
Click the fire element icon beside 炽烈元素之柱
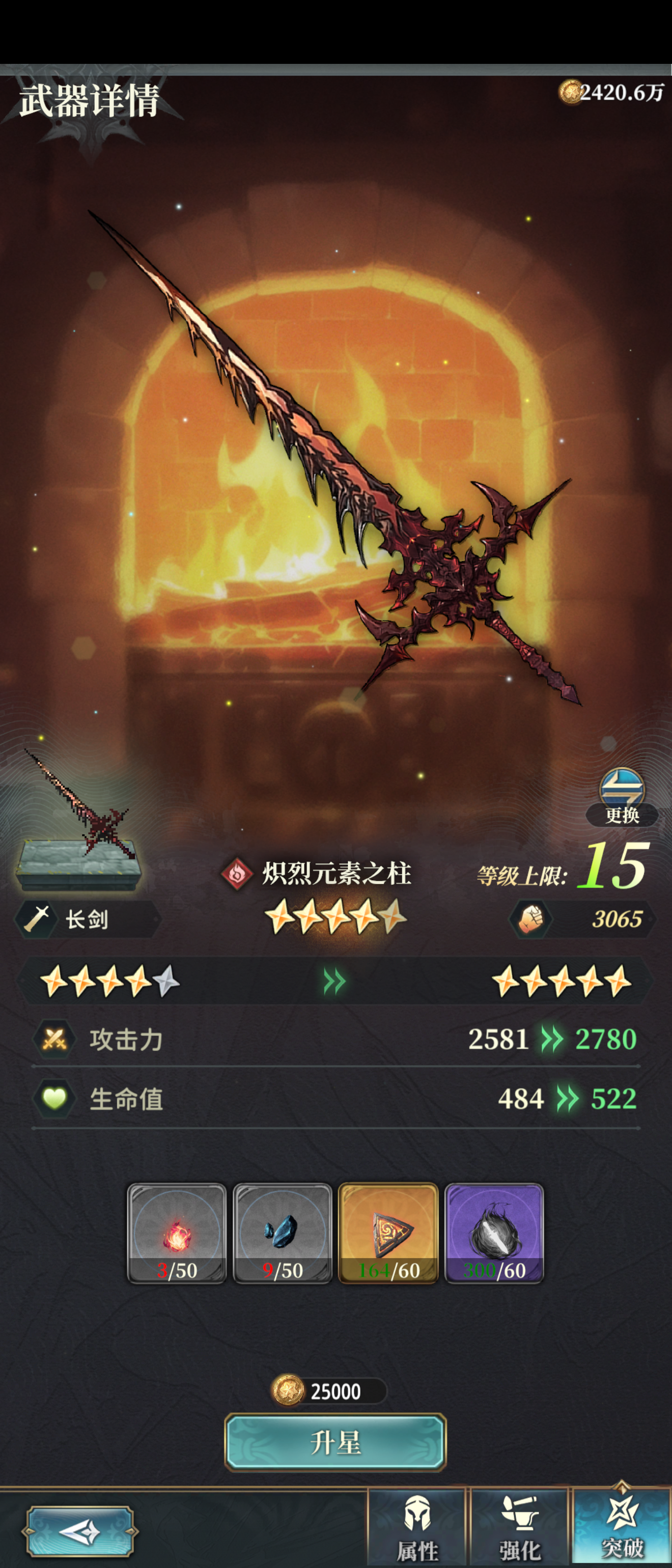tap(237, 873)
